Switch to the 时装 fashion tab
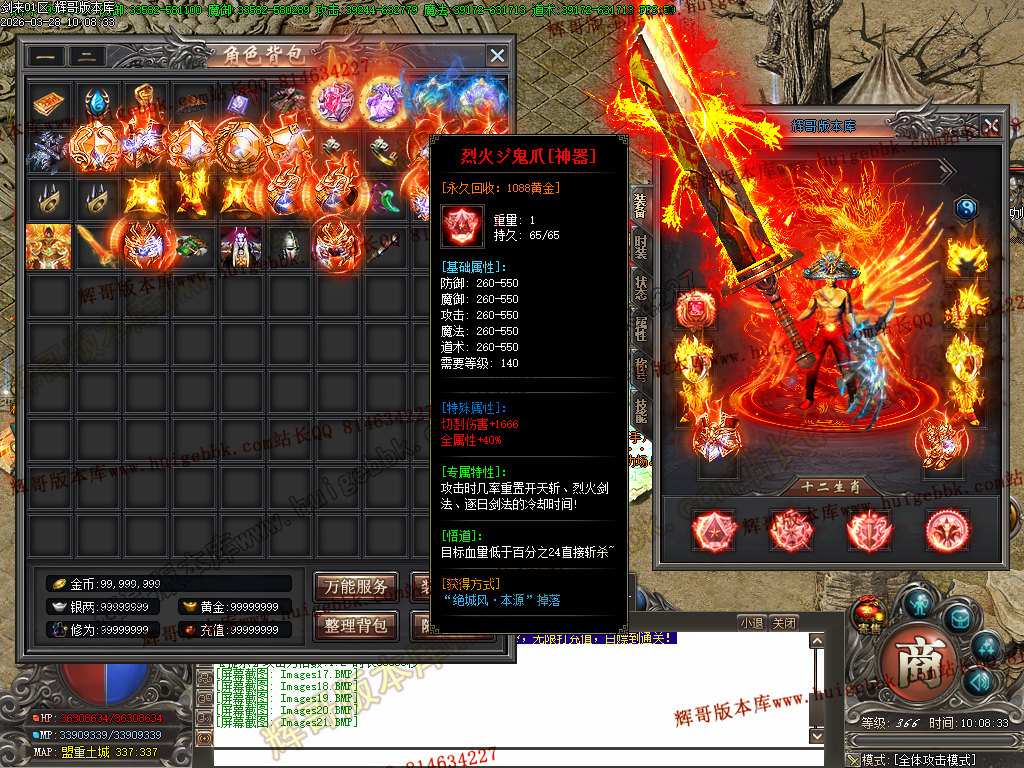The image size is (1024, 768). click(x=640, y=245)
